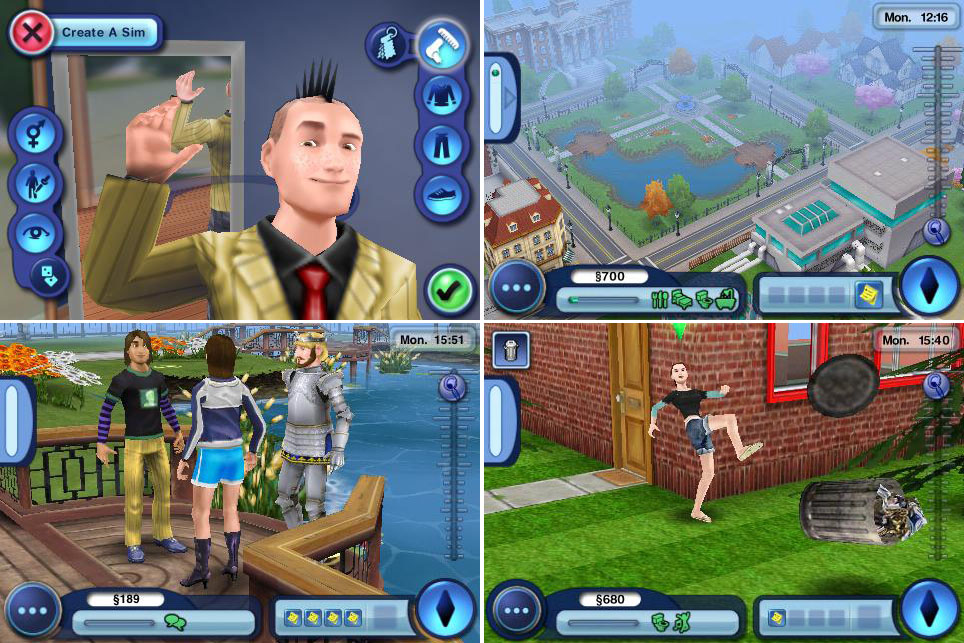The width and height of the screenshot is (964, 643).
Task: Switch to the hair and comb category
Action: (x=440, y=45)
